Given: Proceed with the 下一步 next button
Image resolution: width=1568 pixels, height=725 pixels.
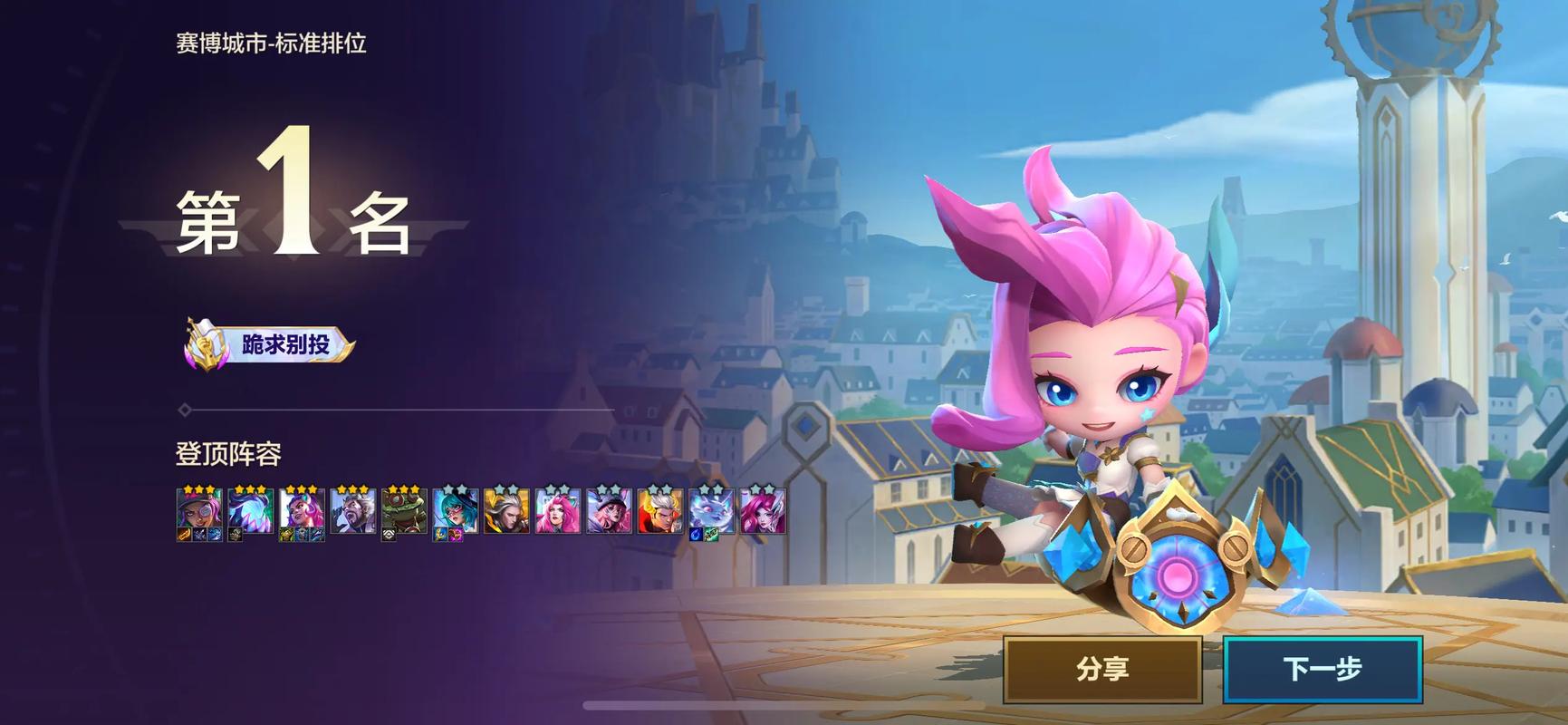Looking at the screenshot, I should [1322, 669].
